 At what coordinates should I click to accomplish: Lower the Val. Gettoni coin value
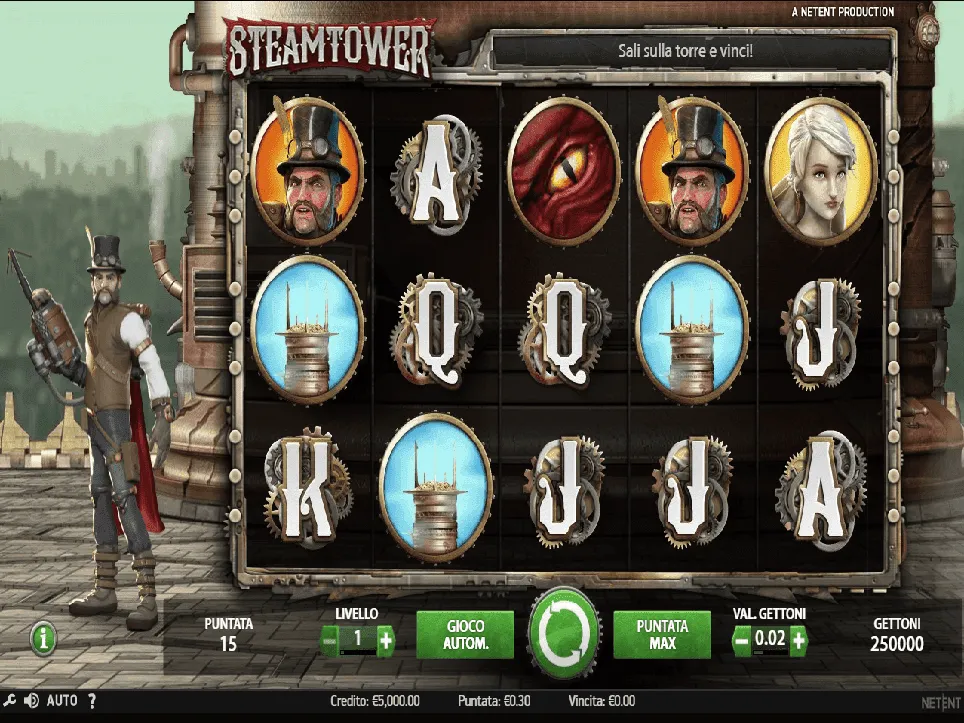(742, 640)
